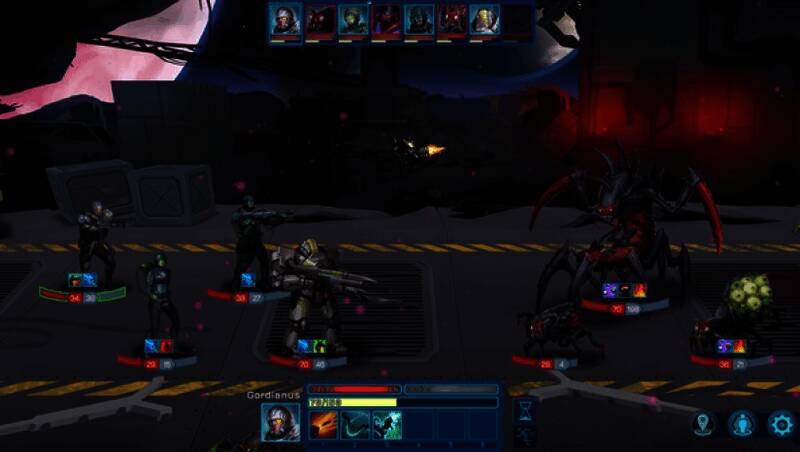This screenshot has height=452, width=800.
Task: Select the yellow-helmet soldier turn portrait
Action: click(x=485, y=20)
